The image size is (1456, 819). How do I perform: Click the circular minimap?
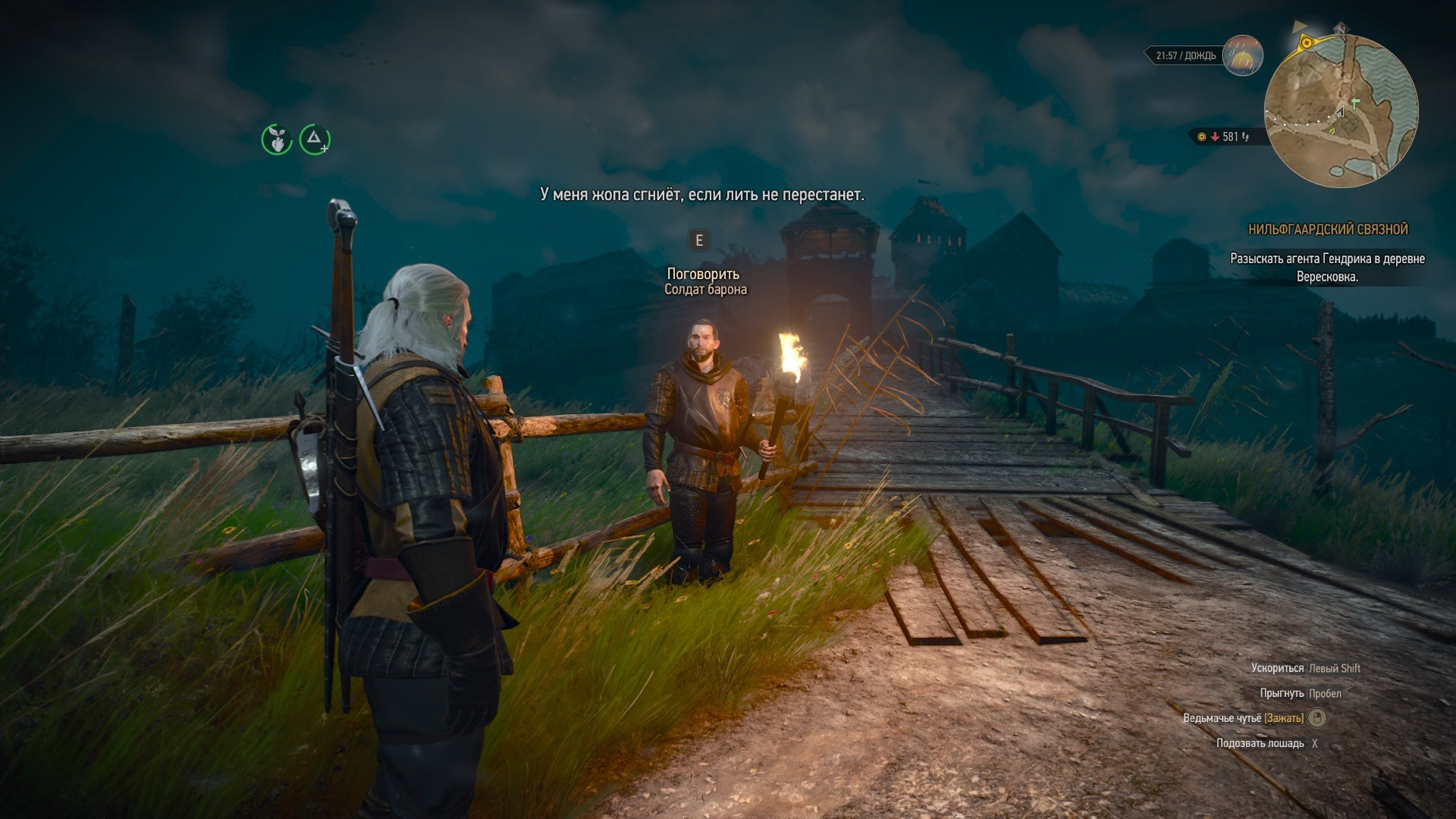(1341, 111)
